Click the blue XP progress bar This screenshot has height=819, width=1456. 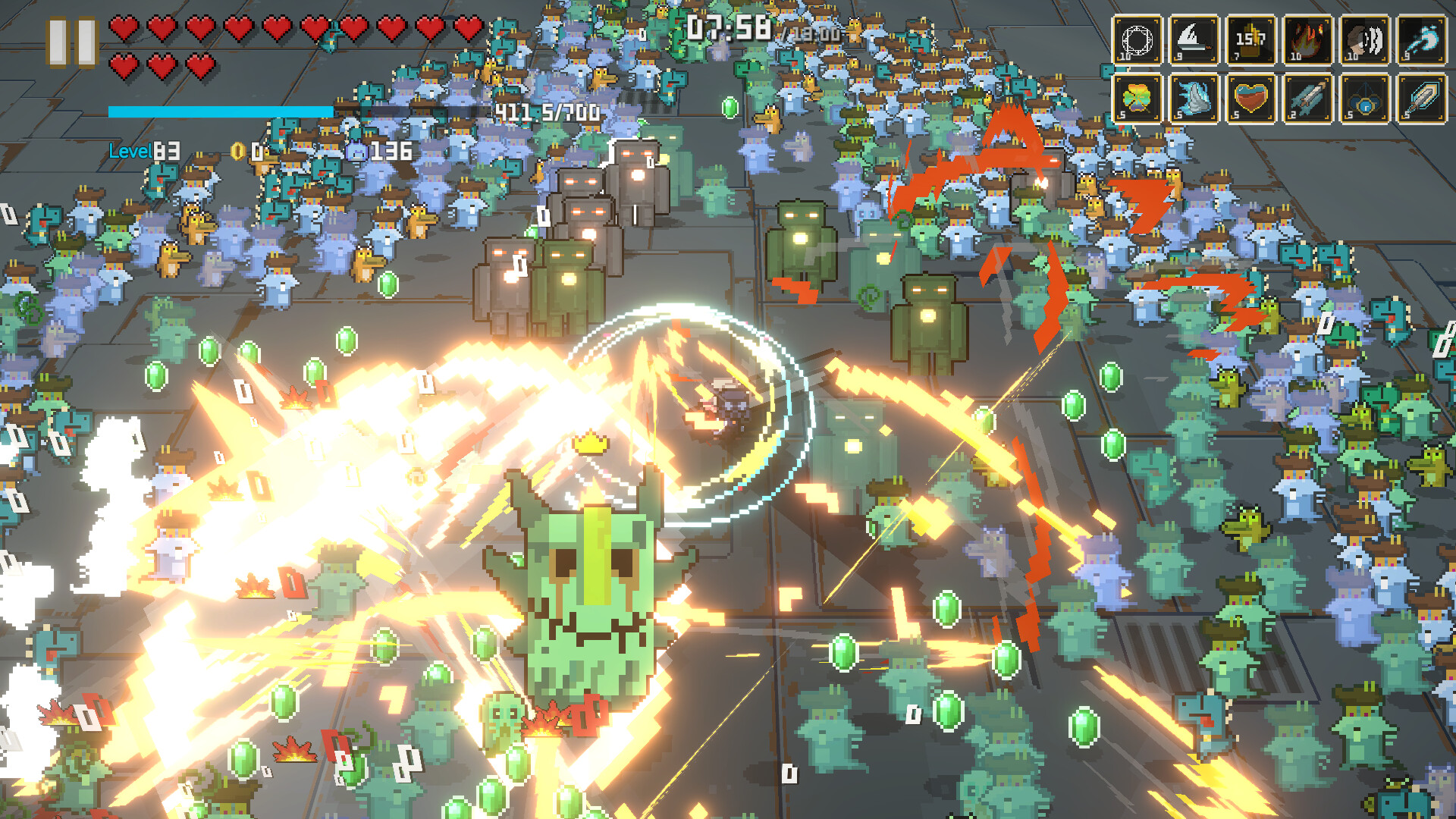220,111
